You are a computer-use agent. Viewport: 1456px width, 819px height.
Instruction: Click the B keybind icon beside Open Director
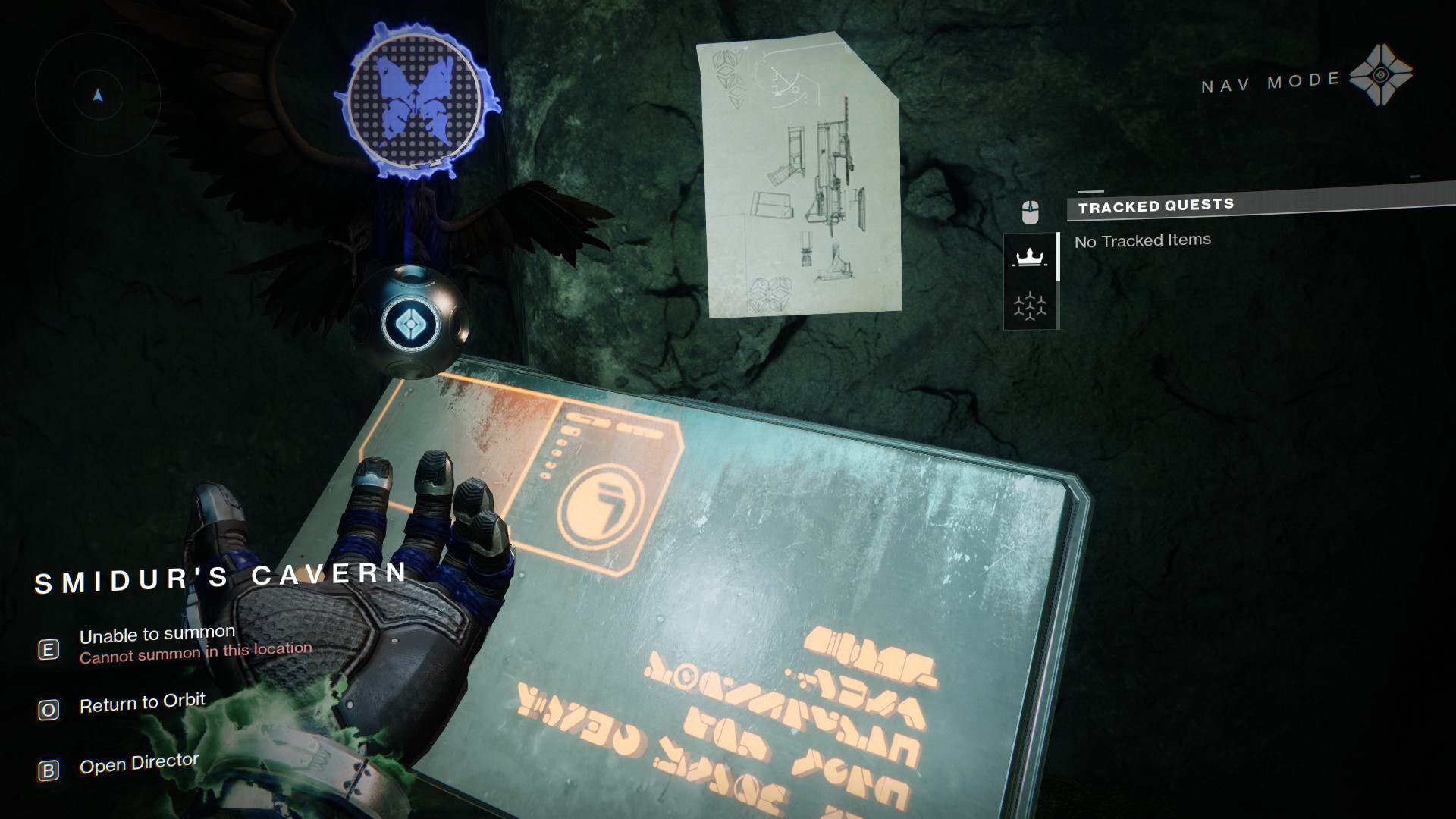point(48,771)
